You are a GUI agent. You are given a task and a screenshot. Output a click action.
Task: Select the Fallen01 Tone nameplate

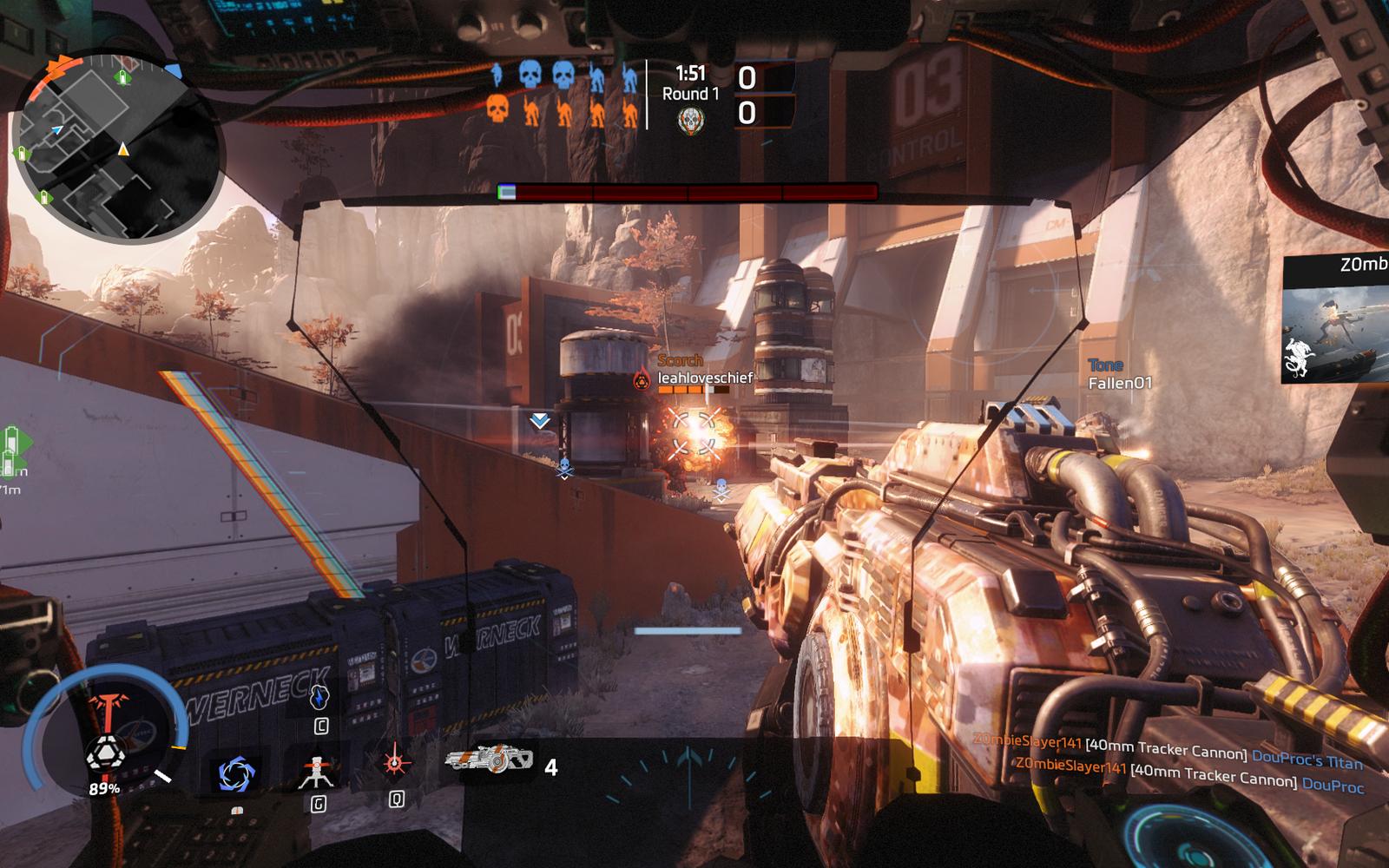[1120, 375]
